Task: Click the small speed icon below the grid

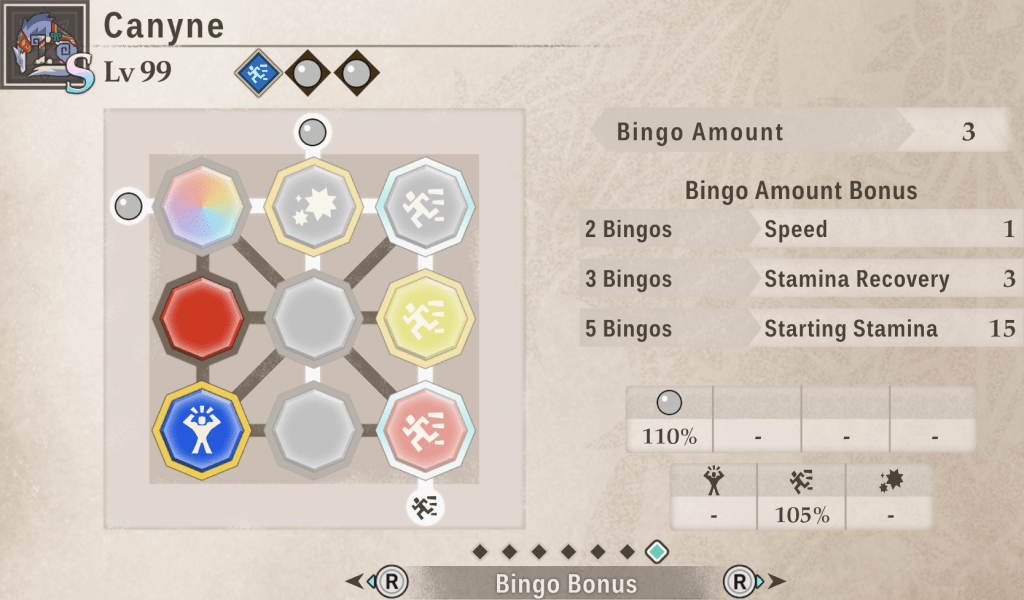Action: [x=425, y=507]
